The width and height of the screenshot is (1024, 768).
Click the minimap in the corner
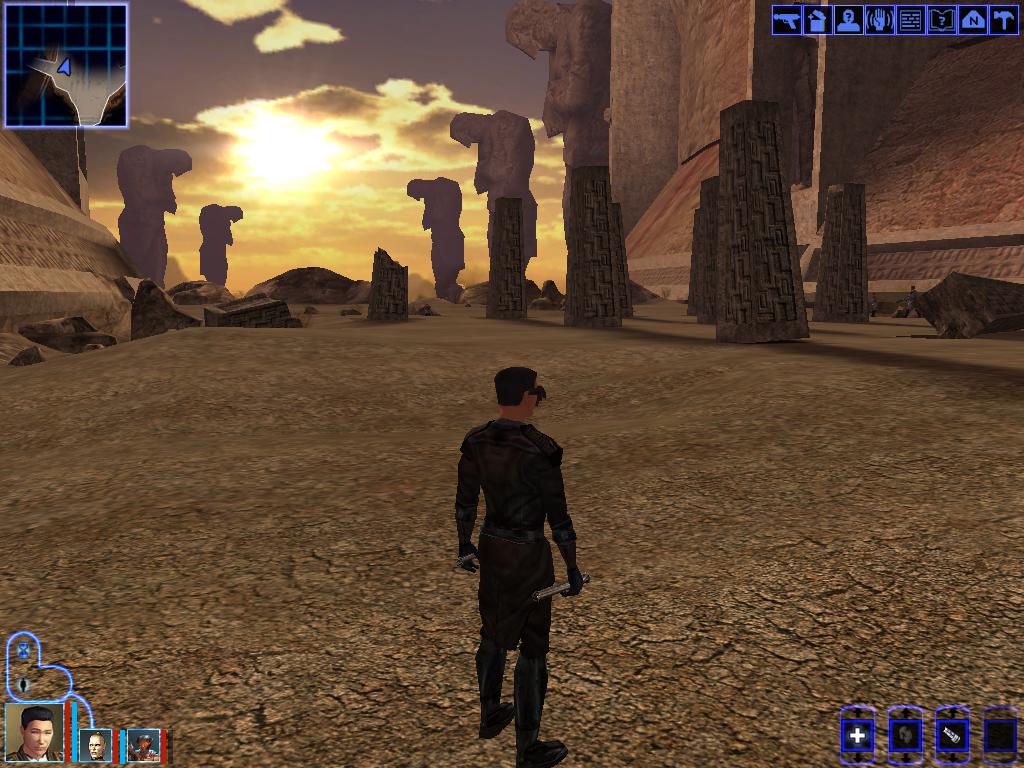point(66,65)
